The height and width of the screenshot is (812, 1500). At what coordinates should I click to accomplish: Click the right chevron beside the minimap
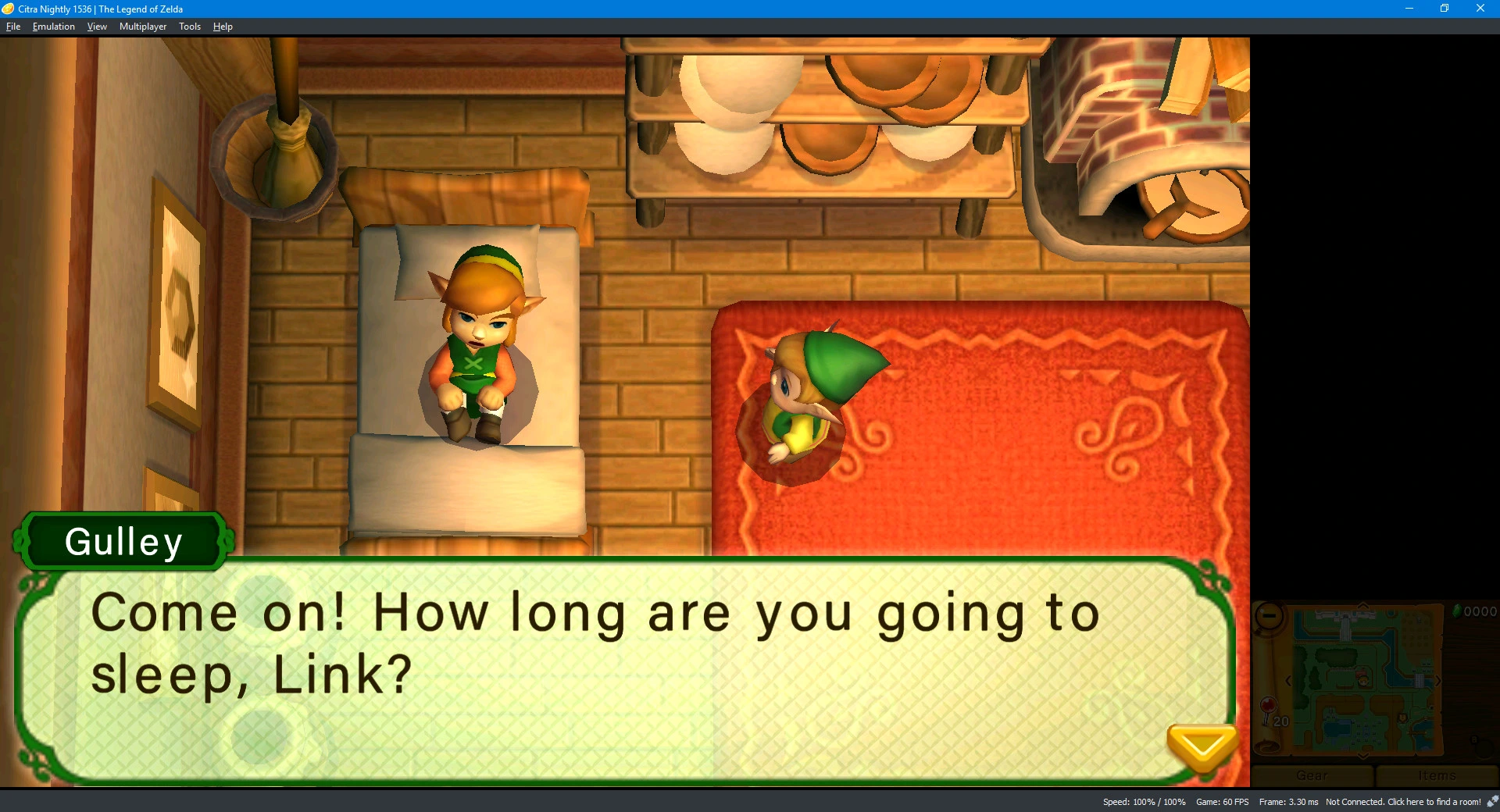(x=1438, y=681)
